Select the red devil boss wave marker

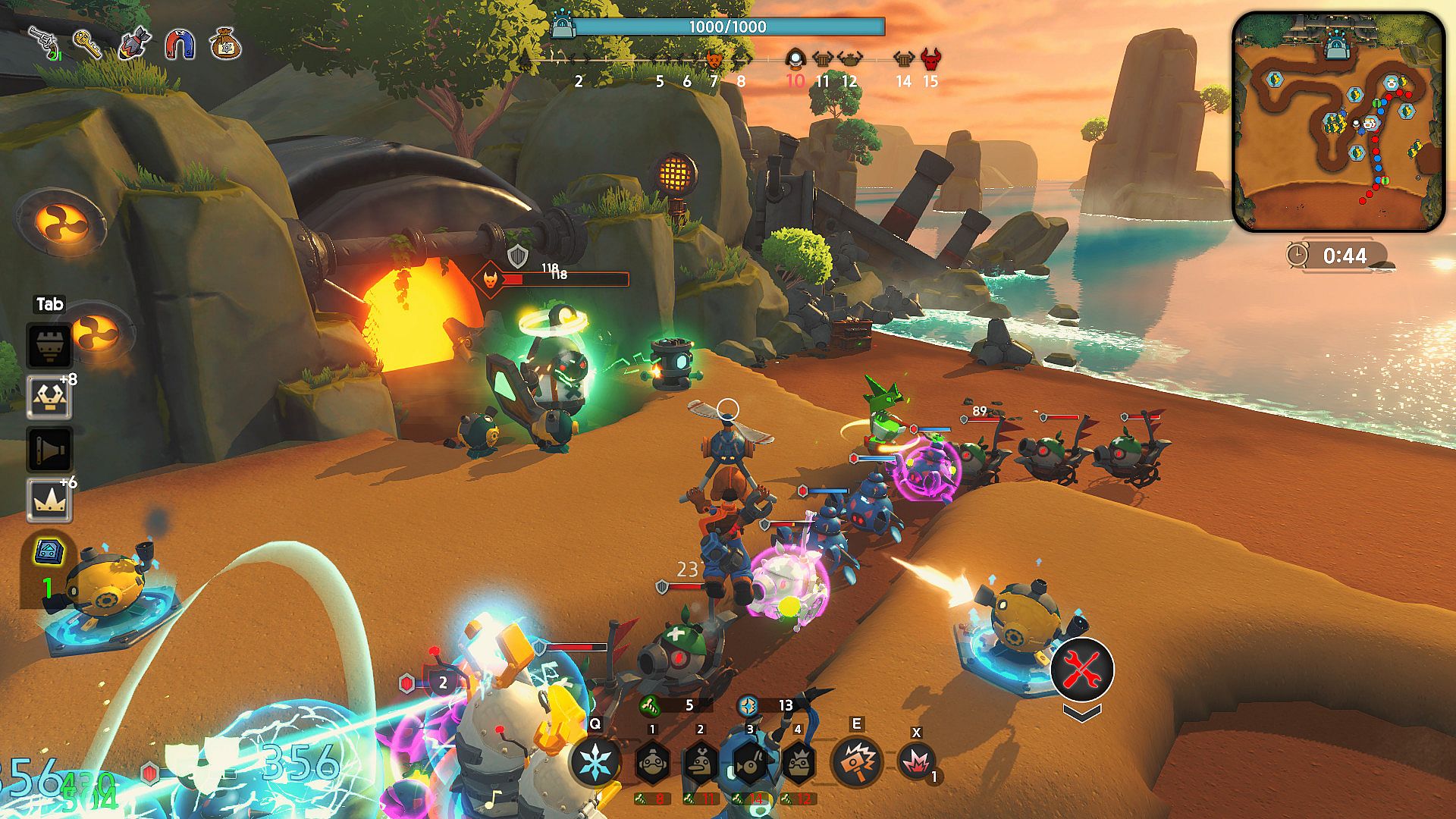[x=930, y=58]
